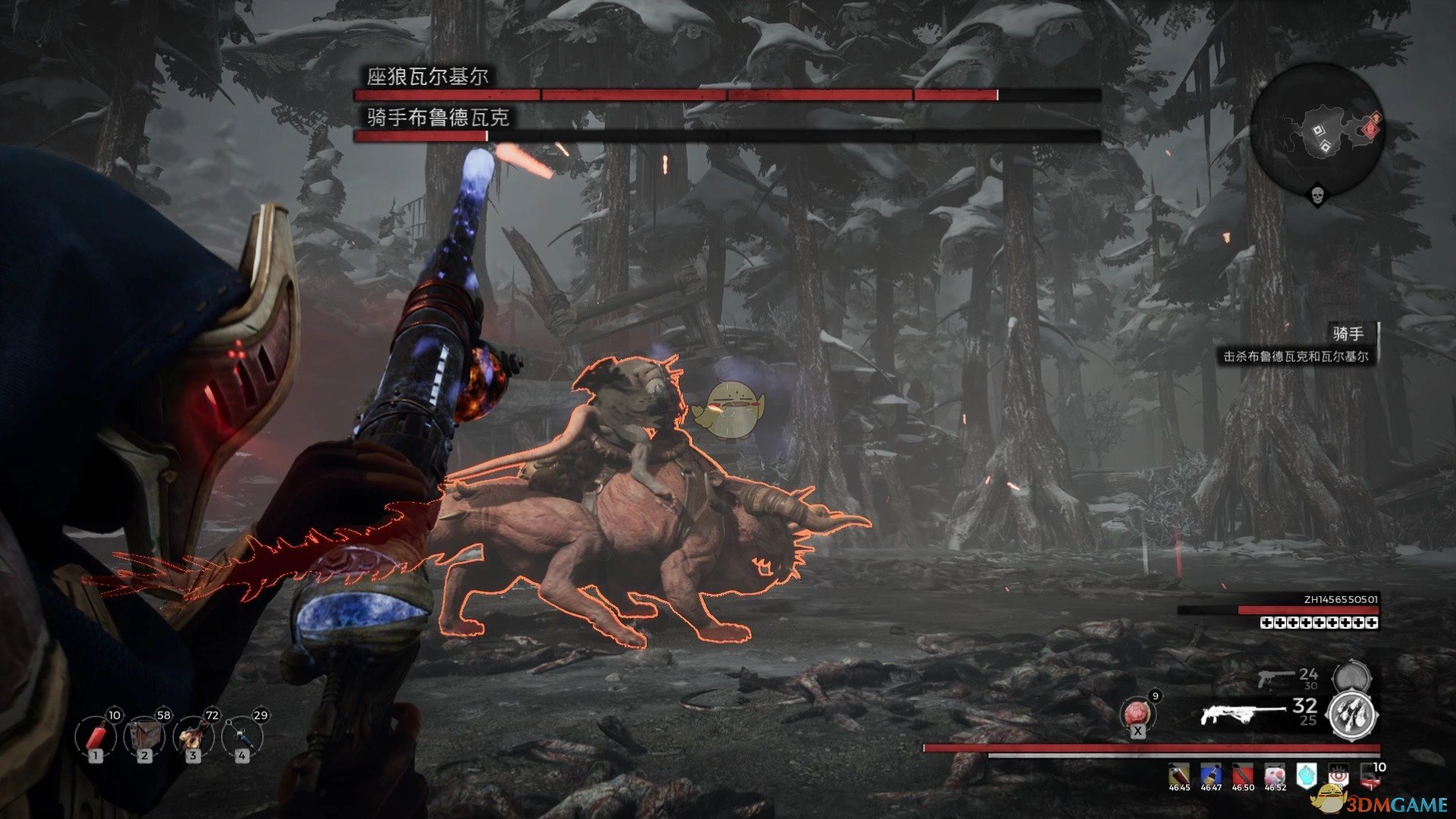Screen dimensions: 1456x819
Task: Inspect the pink buff icon at 46:52
Action: click(1275, 775)
